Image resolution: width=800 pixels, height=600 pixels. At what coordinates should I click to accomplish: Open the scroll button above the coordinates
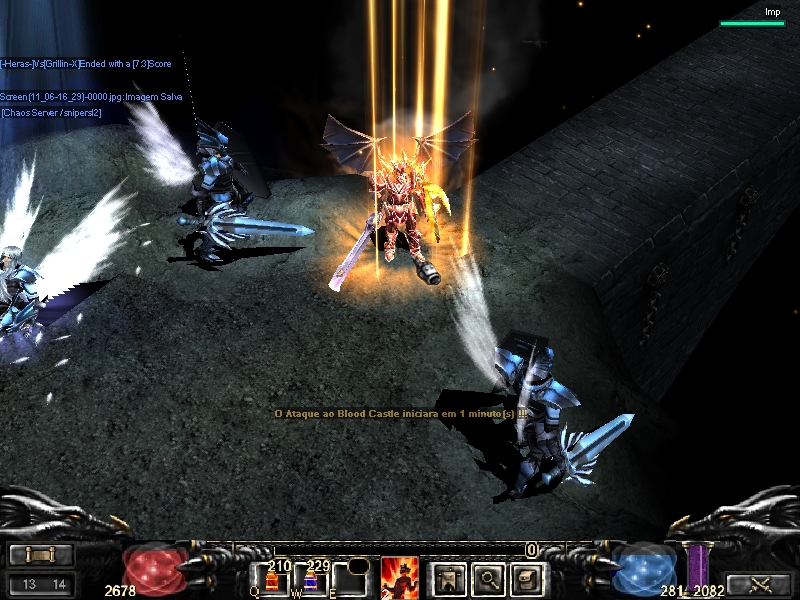pos(40,554)
